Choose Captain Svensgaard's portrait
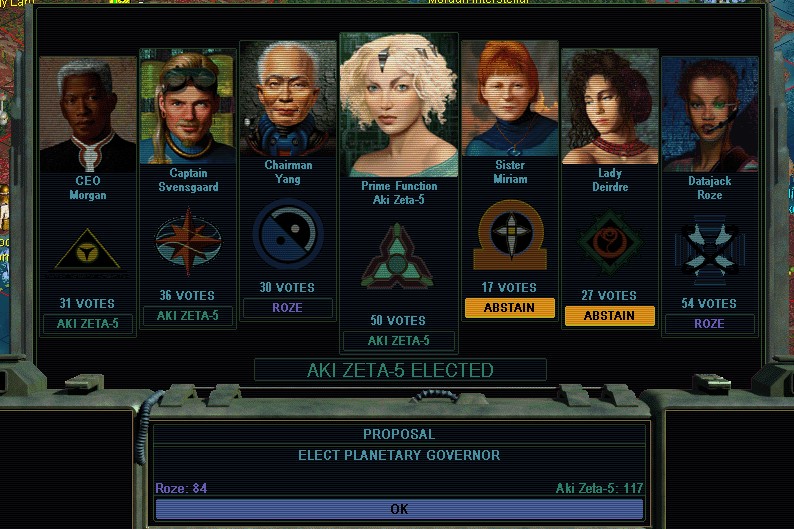The height and width of the screenshot is (529, 794). [187, 108]
